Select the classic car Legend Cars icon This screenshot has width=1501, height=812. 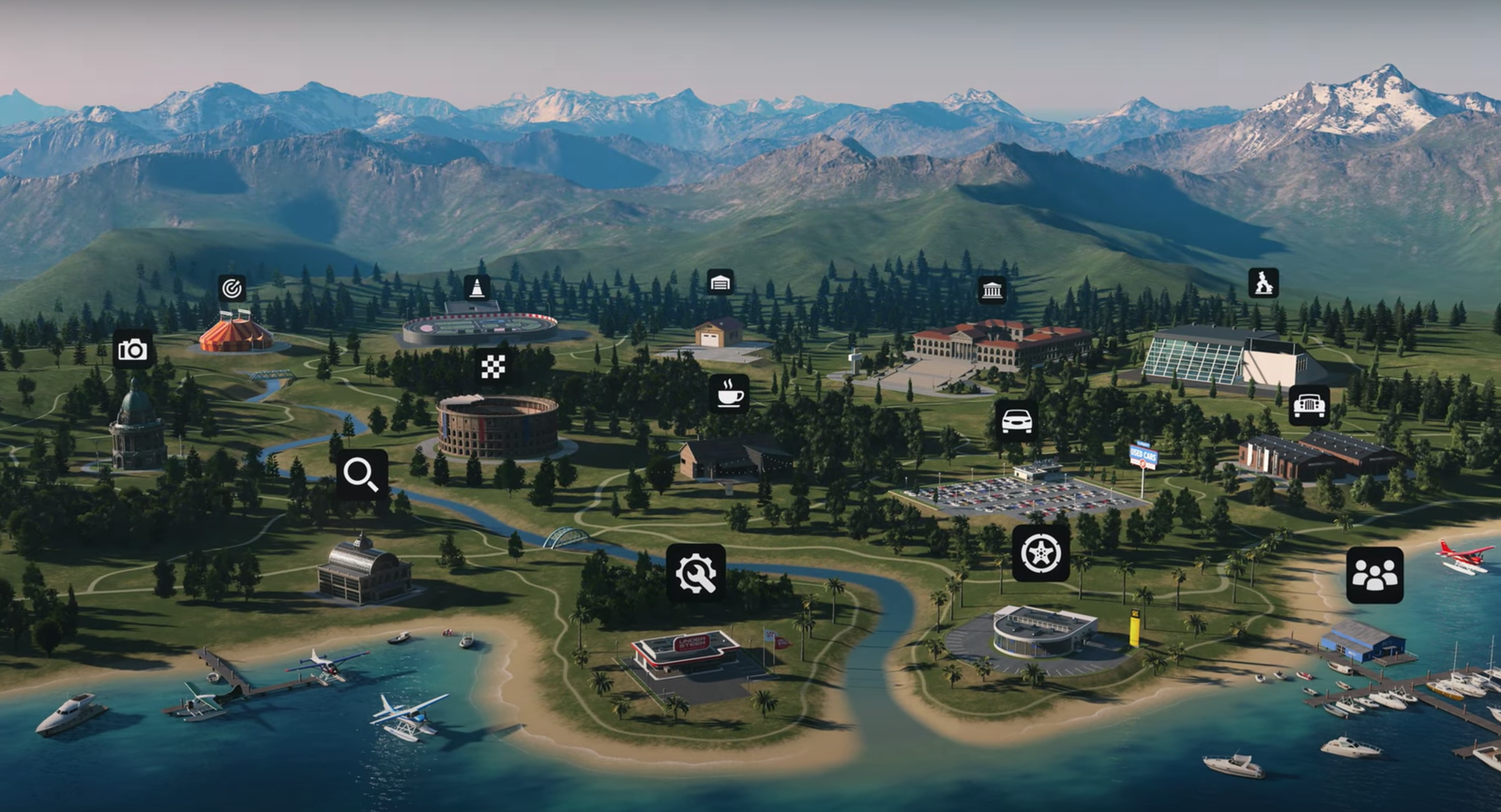[x=1308, y=405]
